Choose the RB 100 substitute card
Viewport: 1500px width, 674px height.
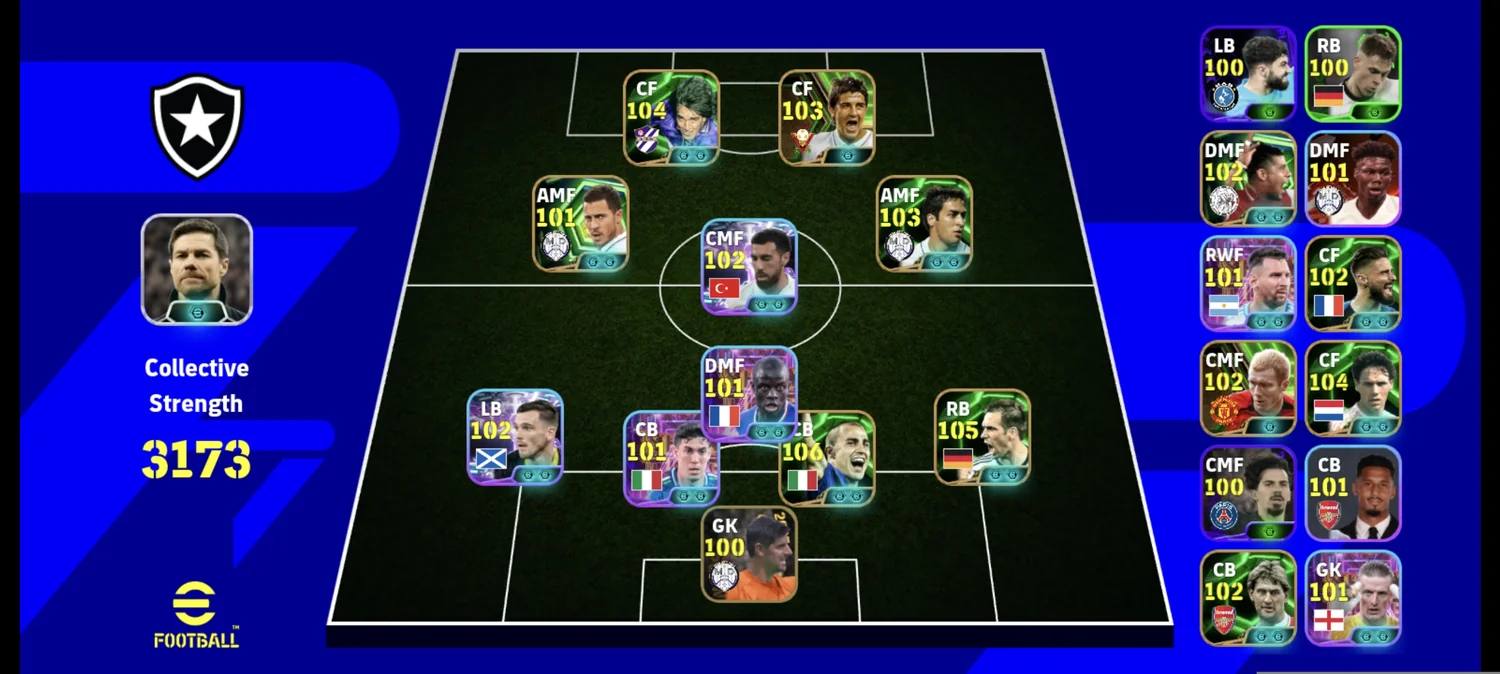pos(1353,74)
